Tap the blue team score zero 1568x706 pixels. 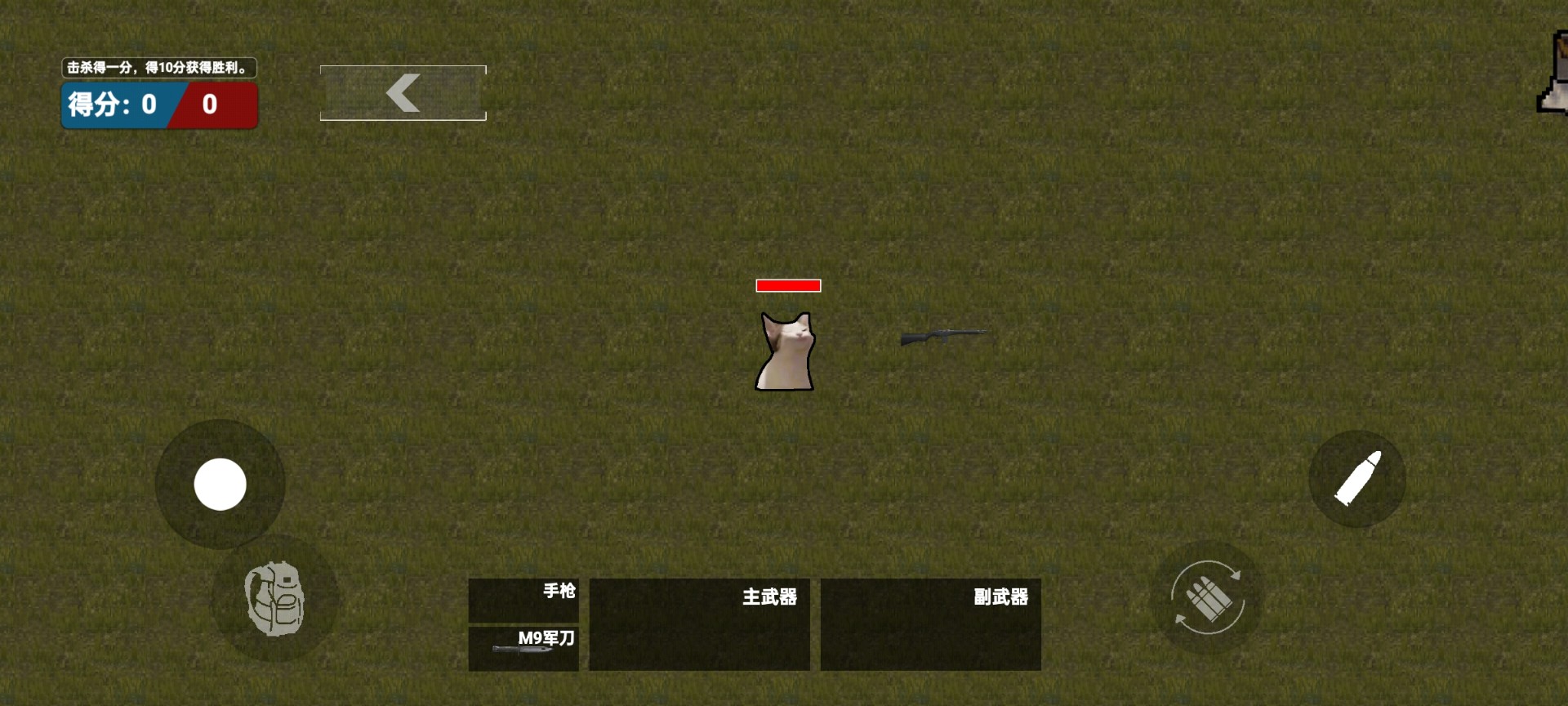click(x=148, y=104)
